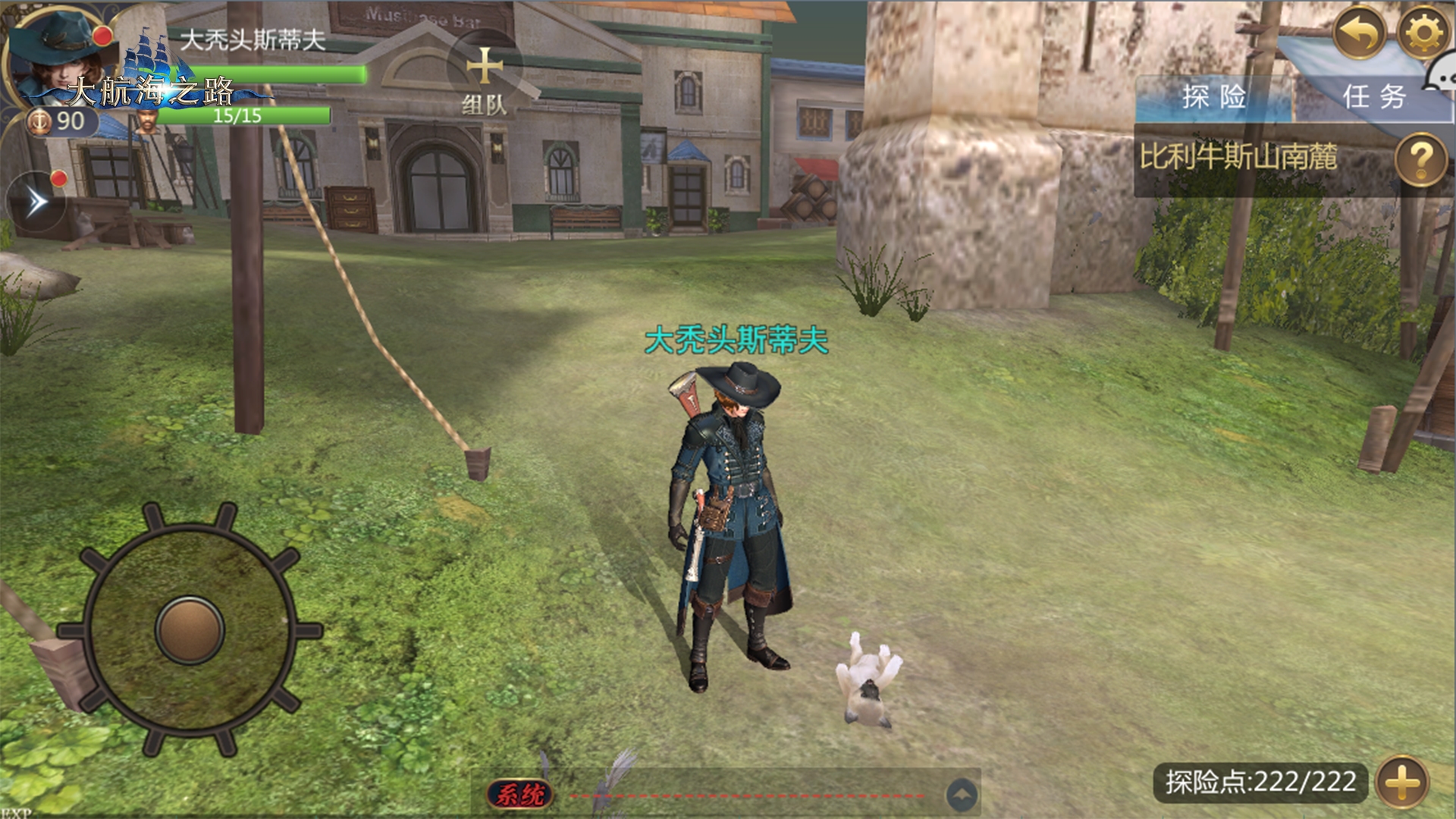Expand the side panel arrow button
1456x819 pixels.
(36, 202)
